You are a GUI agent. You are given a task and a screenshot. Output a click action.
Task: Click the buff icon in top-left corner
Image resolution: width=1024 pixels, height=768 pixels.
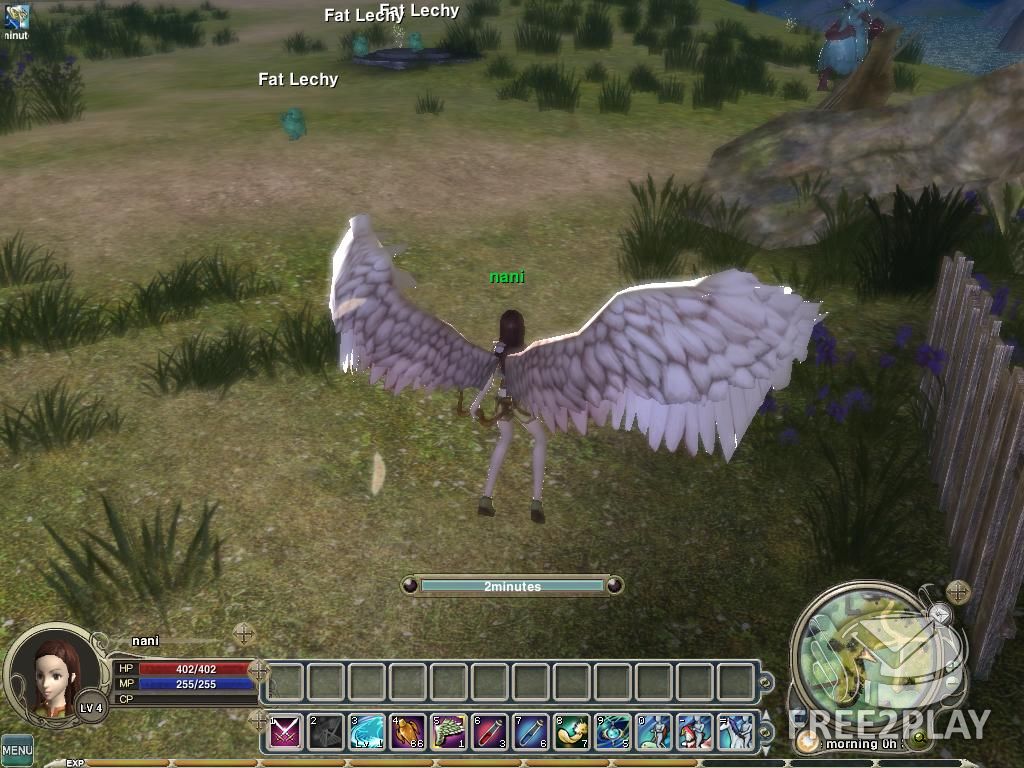(x=17, y=16)
